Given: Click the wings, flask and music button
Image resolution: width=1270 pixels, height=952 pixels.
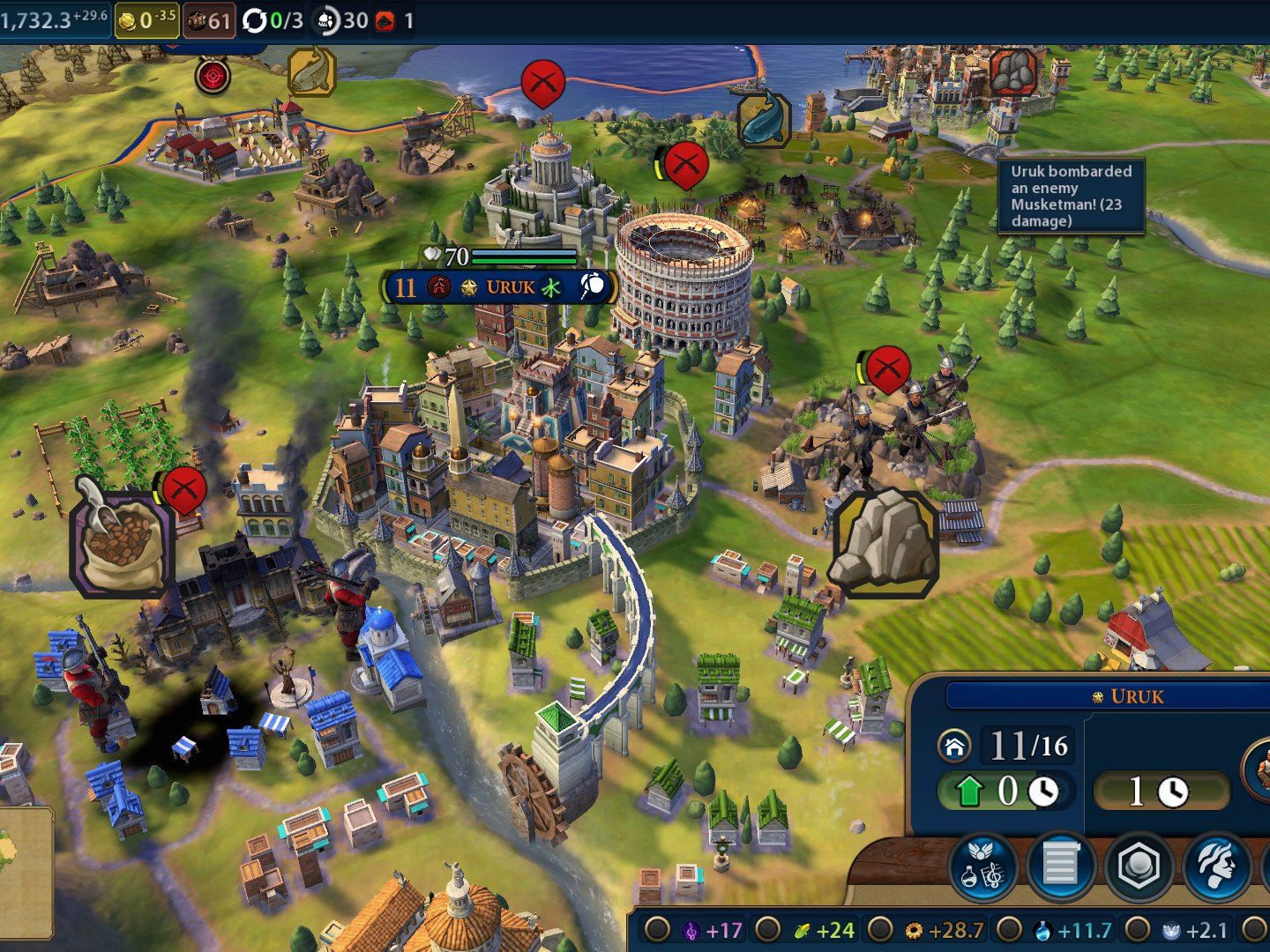Looking at the screenshot, I should coord(984,866).
